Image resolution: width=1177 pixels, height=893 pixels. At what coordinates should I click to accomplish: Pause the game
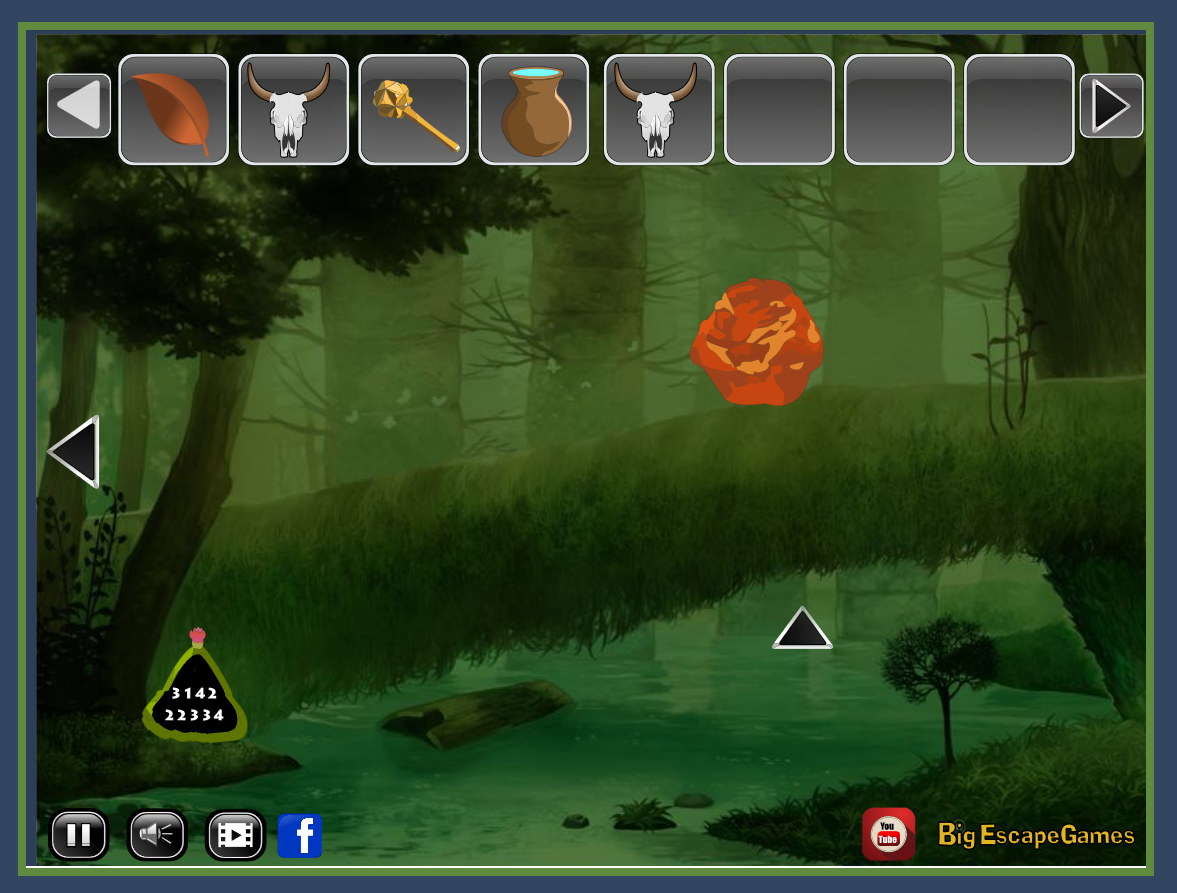point(79,835)
